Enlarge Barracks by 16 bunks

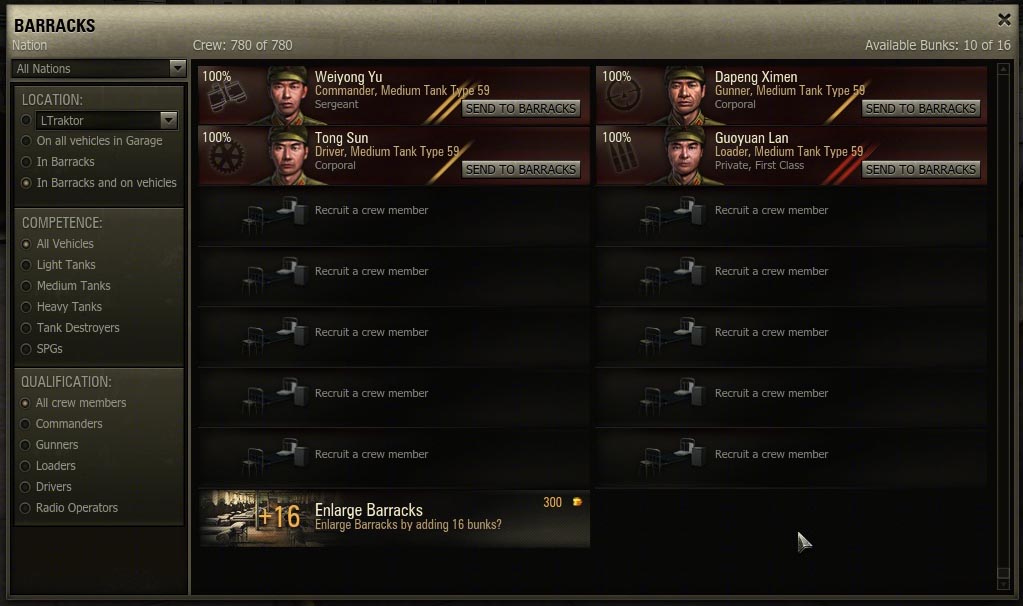click(394, 517)
